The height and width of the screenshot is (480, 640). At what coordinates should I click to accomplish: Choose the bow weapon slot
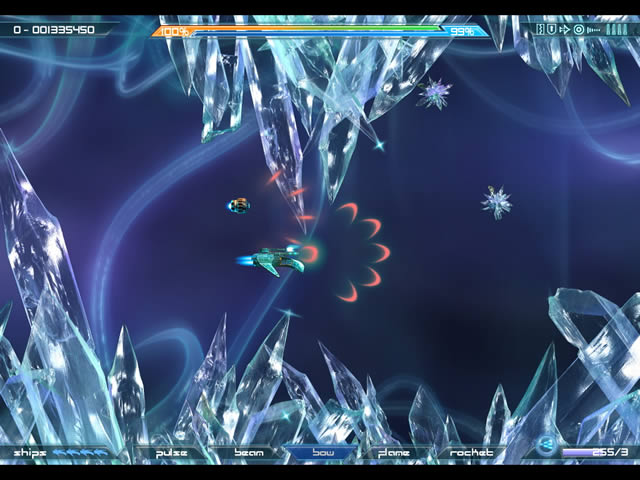321,453
